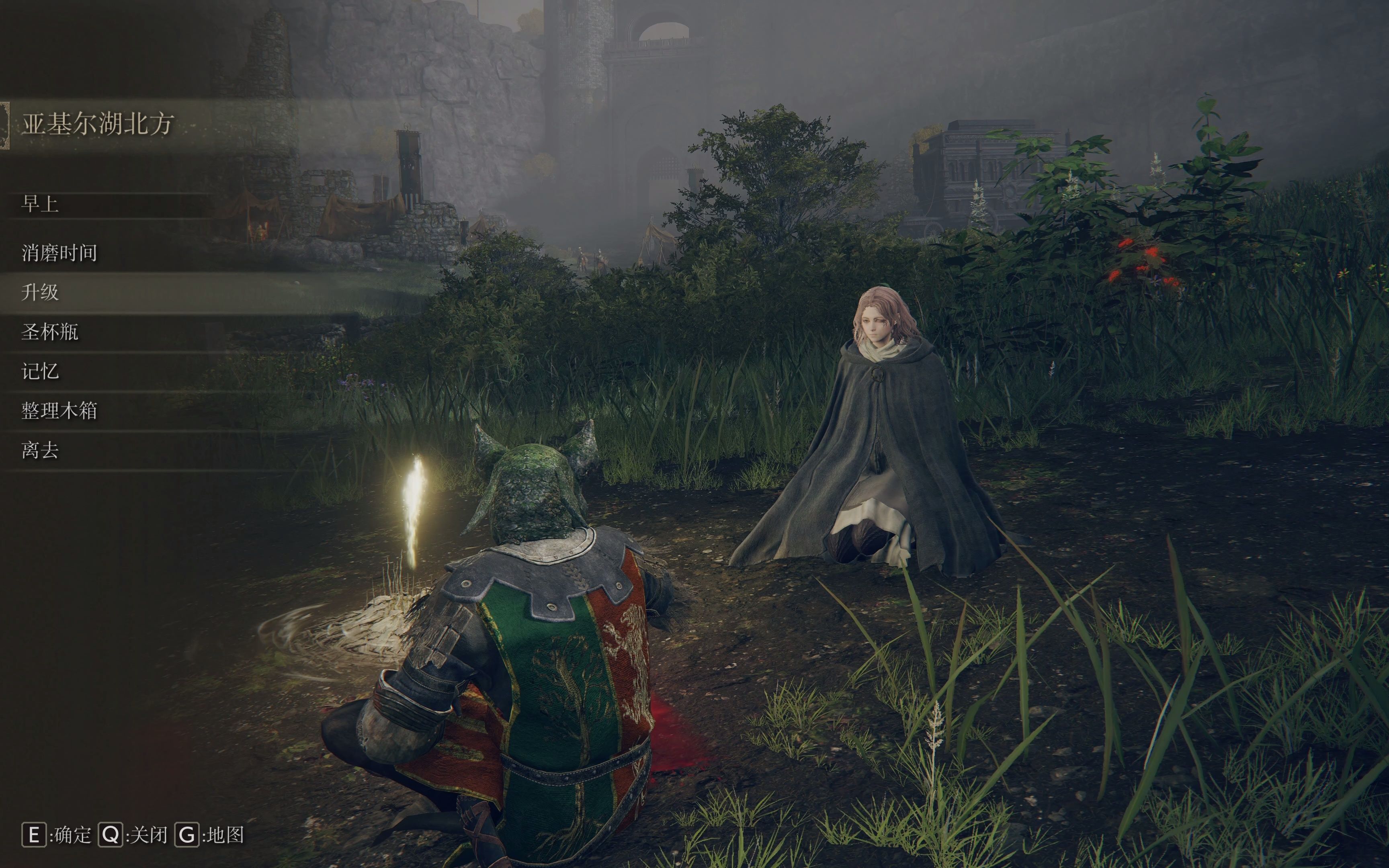The image size is (1389, 868).
Task: Select 消磨时间 to pass time
Action: click(60, 253)
